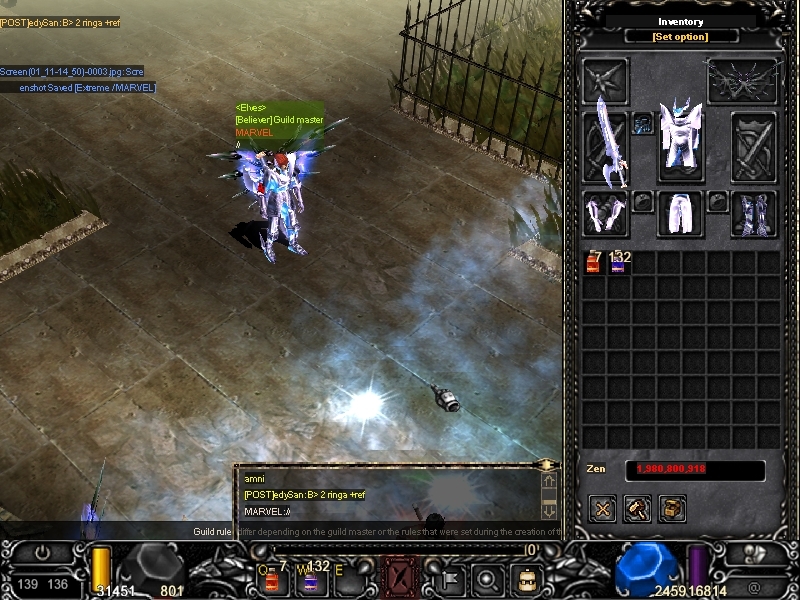Close the inventory with the X button
This screenshot has height=600, width=800.
(602, 508)
